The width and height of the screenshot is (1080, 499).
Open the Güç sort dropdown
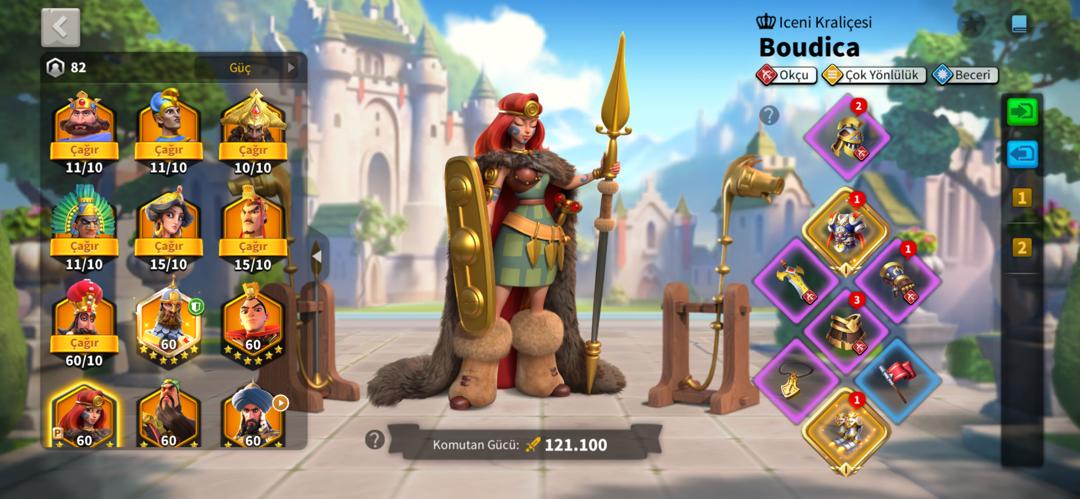[x=262, y=67]
